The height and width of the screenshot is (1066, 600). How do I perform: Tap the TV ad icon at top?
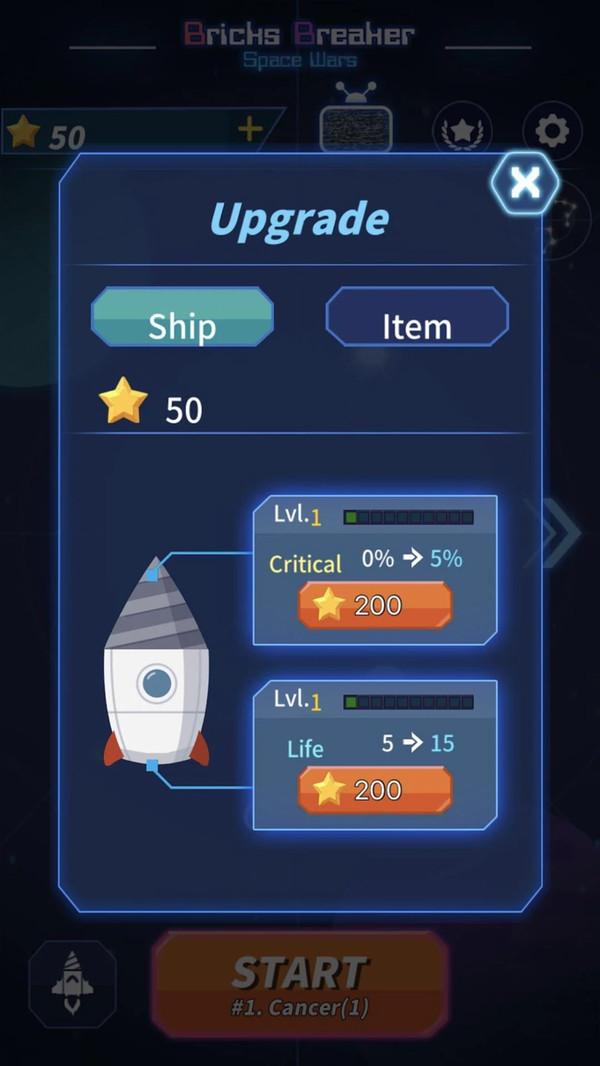pyautogui.click(x=355, y=124)
